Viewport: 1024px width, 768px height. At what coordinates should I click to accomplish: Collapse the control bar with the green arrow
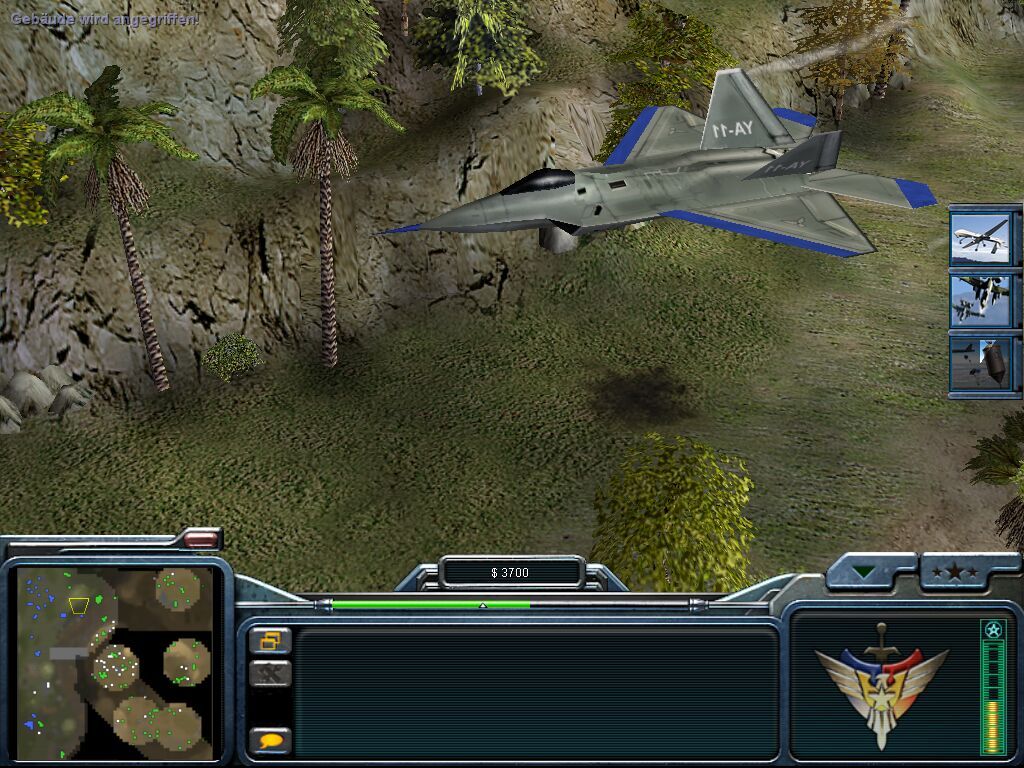click(x=864, y=573)
